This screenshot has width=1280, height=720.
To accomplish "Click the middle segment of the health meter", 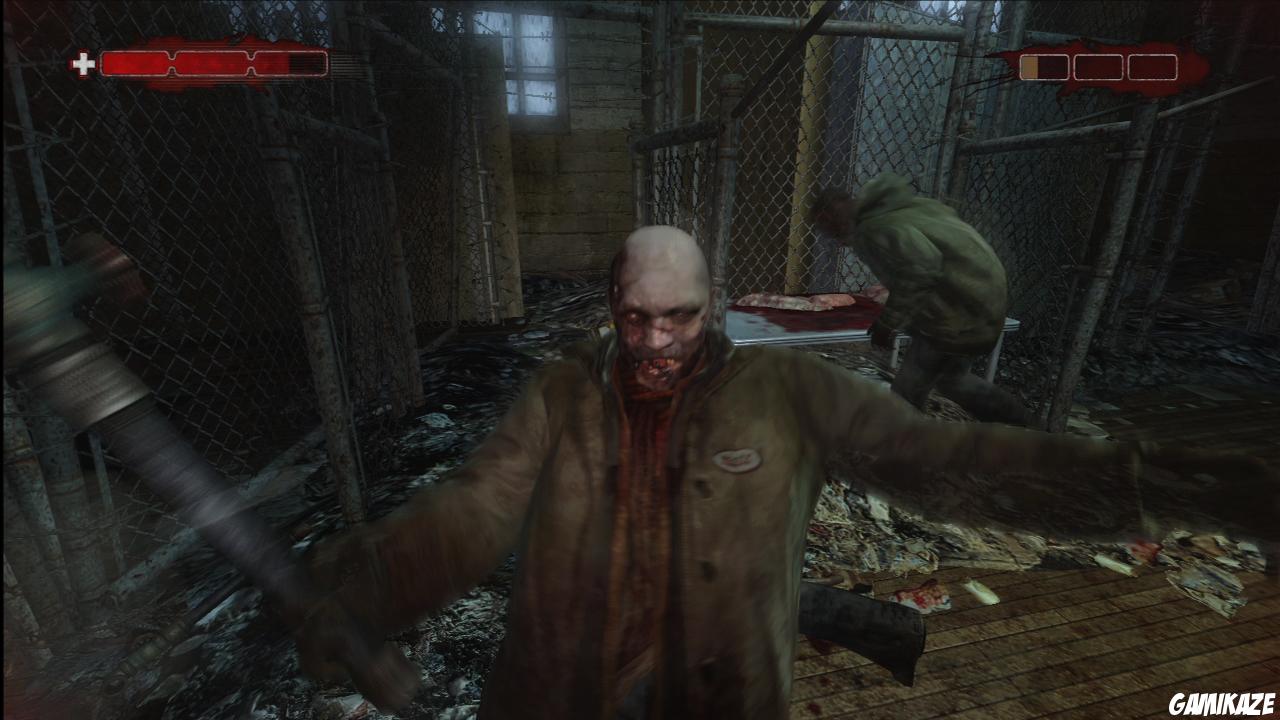I will (x=210, y=62).
